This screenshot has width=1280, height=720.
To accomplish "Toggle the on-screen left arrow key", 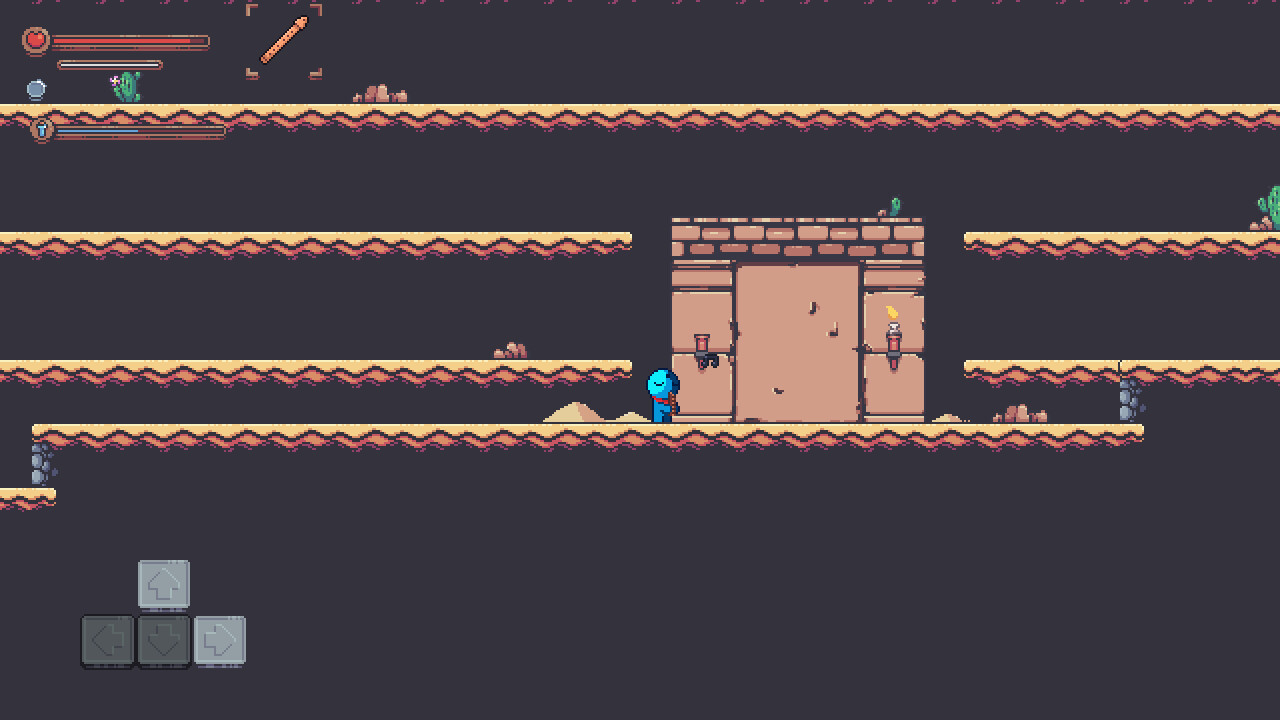I will click(x=107, y=641).
